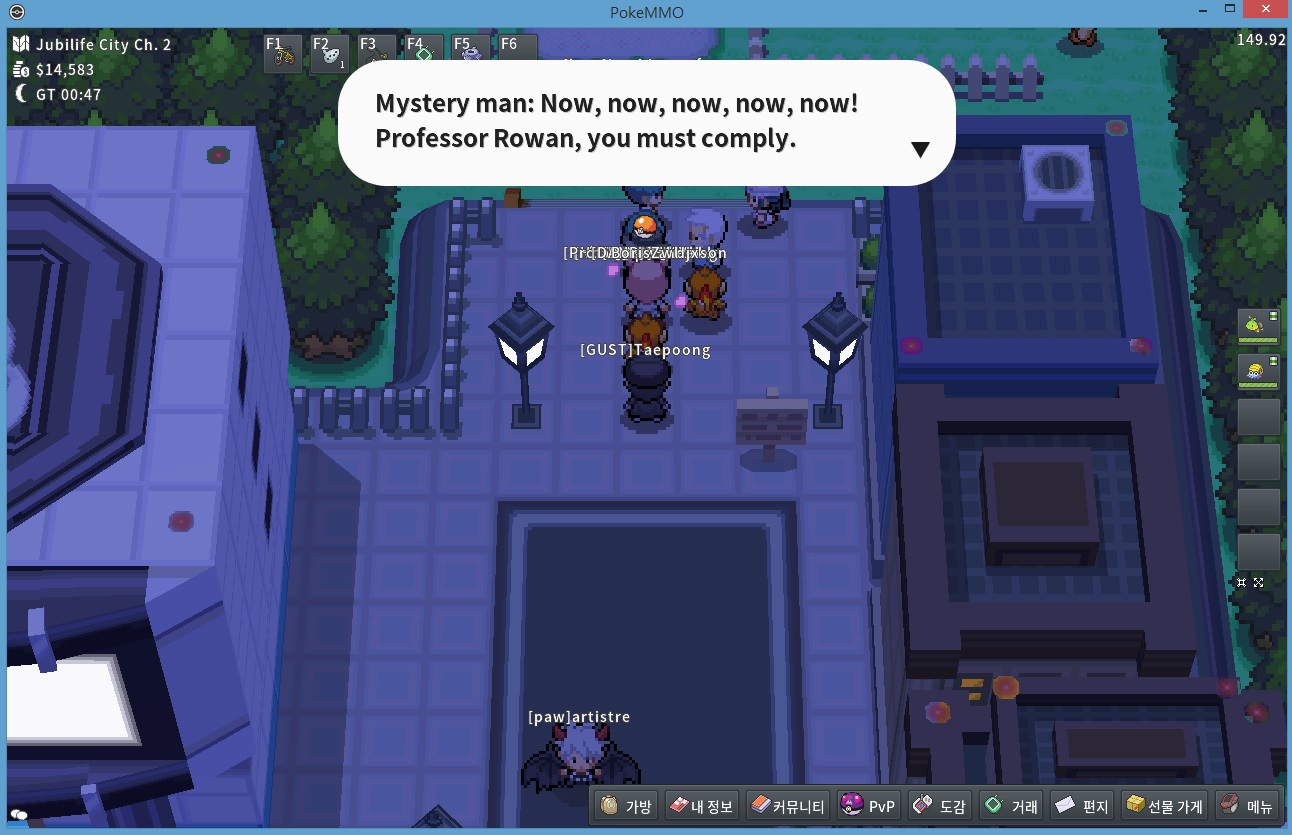
Task: Select the green Pokémon party slot
Action: tap(1258, 325)
